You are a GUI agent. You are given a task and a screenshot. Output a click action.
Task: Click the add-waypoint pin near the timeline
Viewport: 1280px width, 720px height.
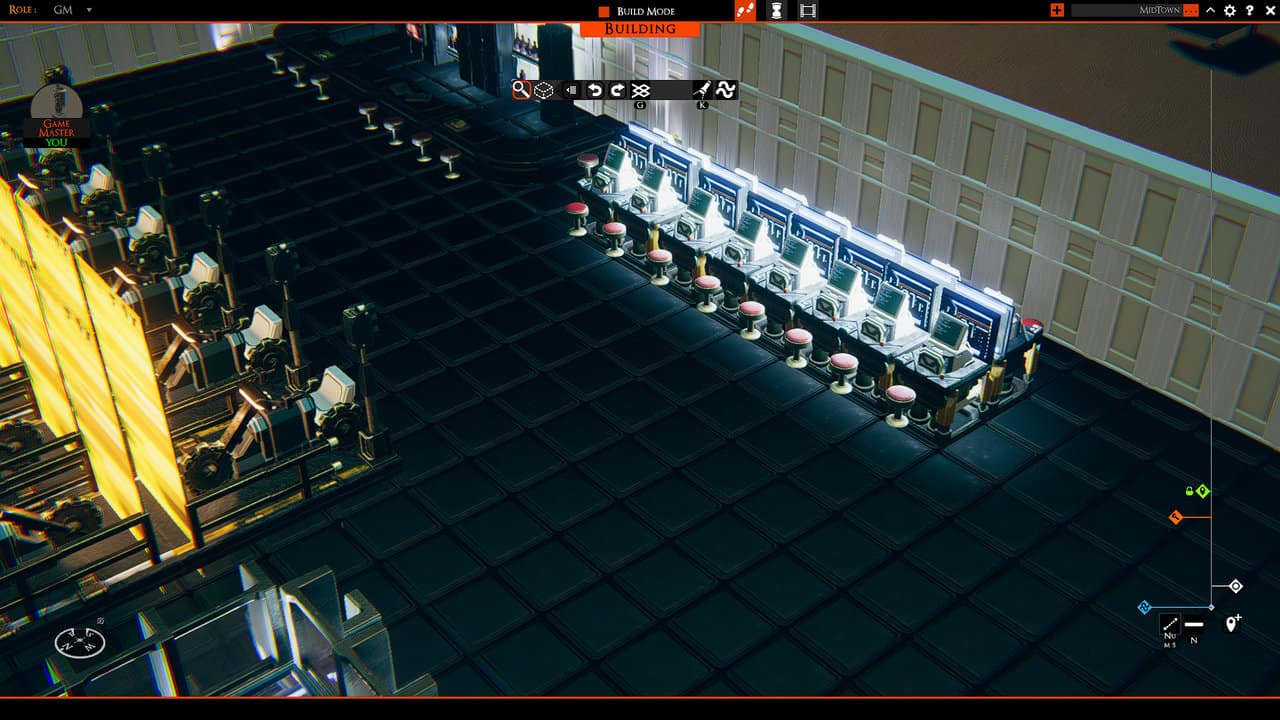point(1232,622)
